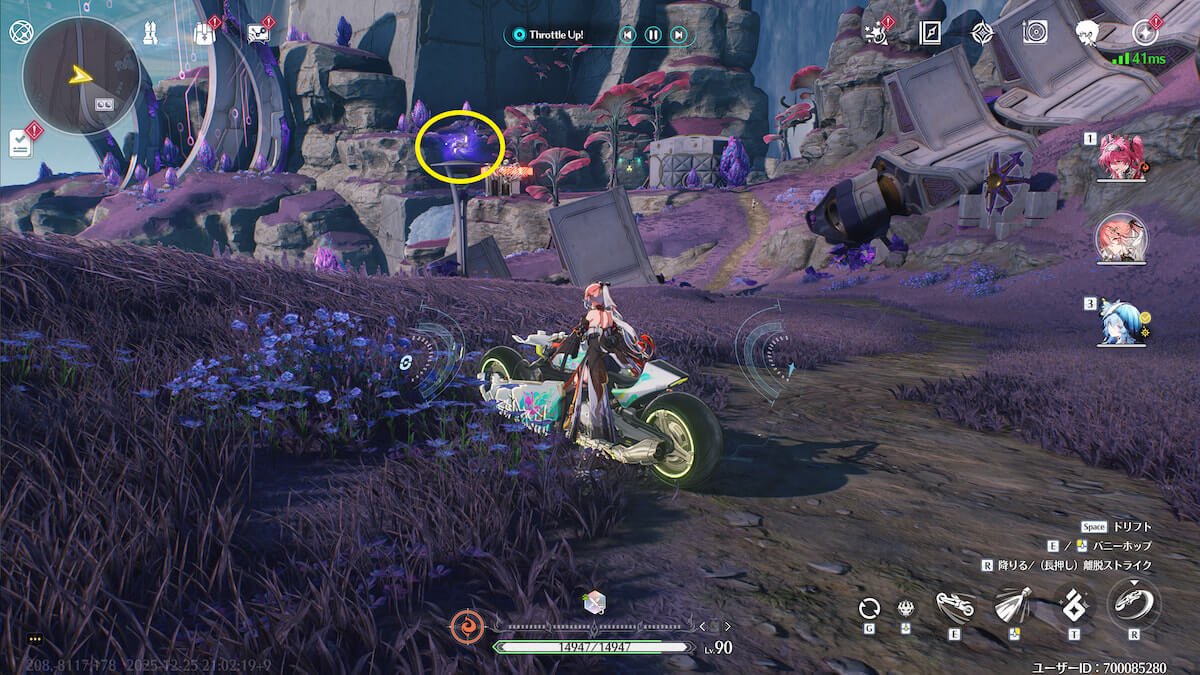Open the shooting-stars event icon

click(x=877, y=33)
